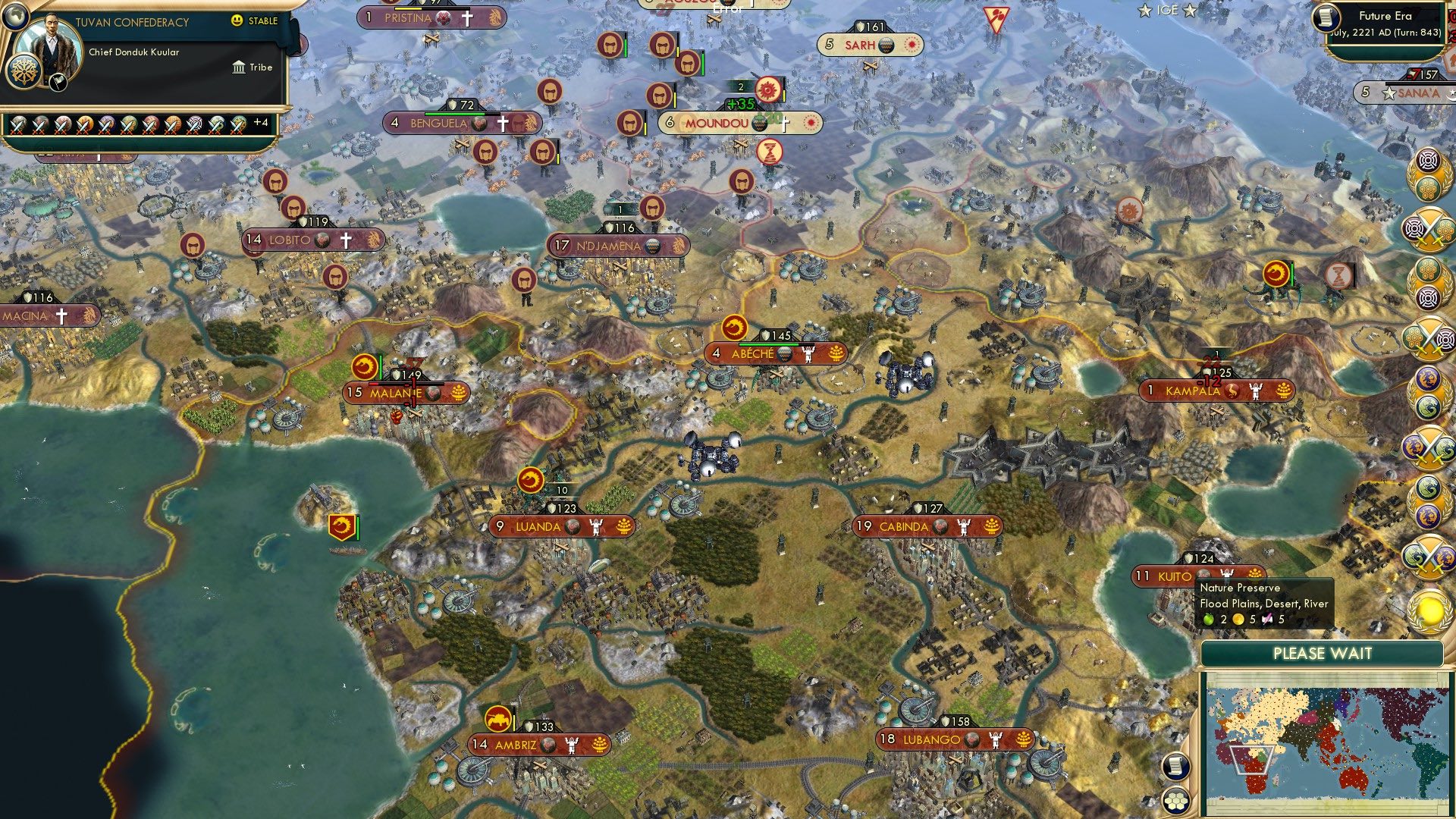Viewport: 1456px width, 819px height.
Task: Click the STABLE happiness smiley icon
Action: [x=237, y=21]
